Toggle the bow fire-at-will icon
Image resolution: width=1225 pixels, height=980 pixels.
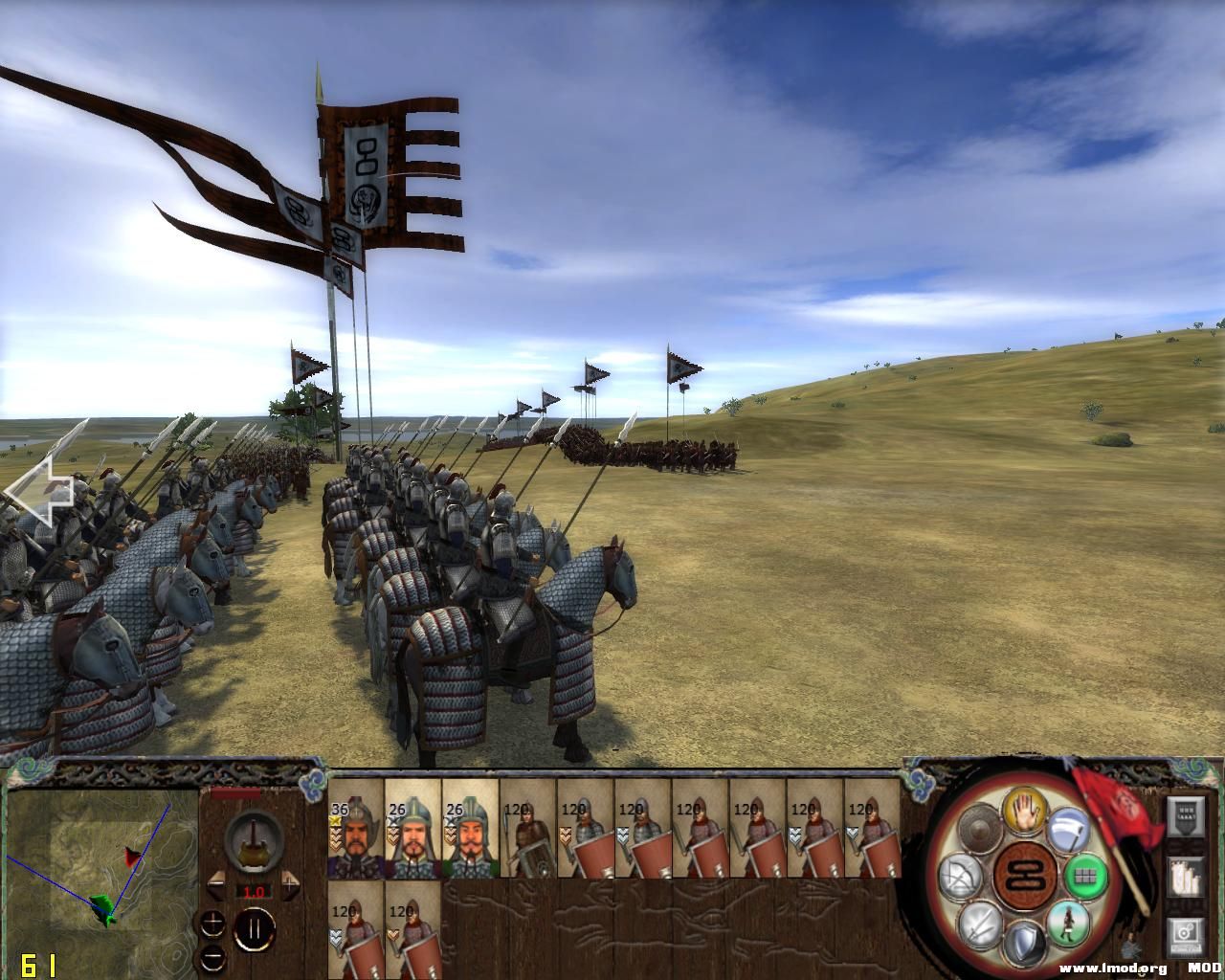[960, 876]
